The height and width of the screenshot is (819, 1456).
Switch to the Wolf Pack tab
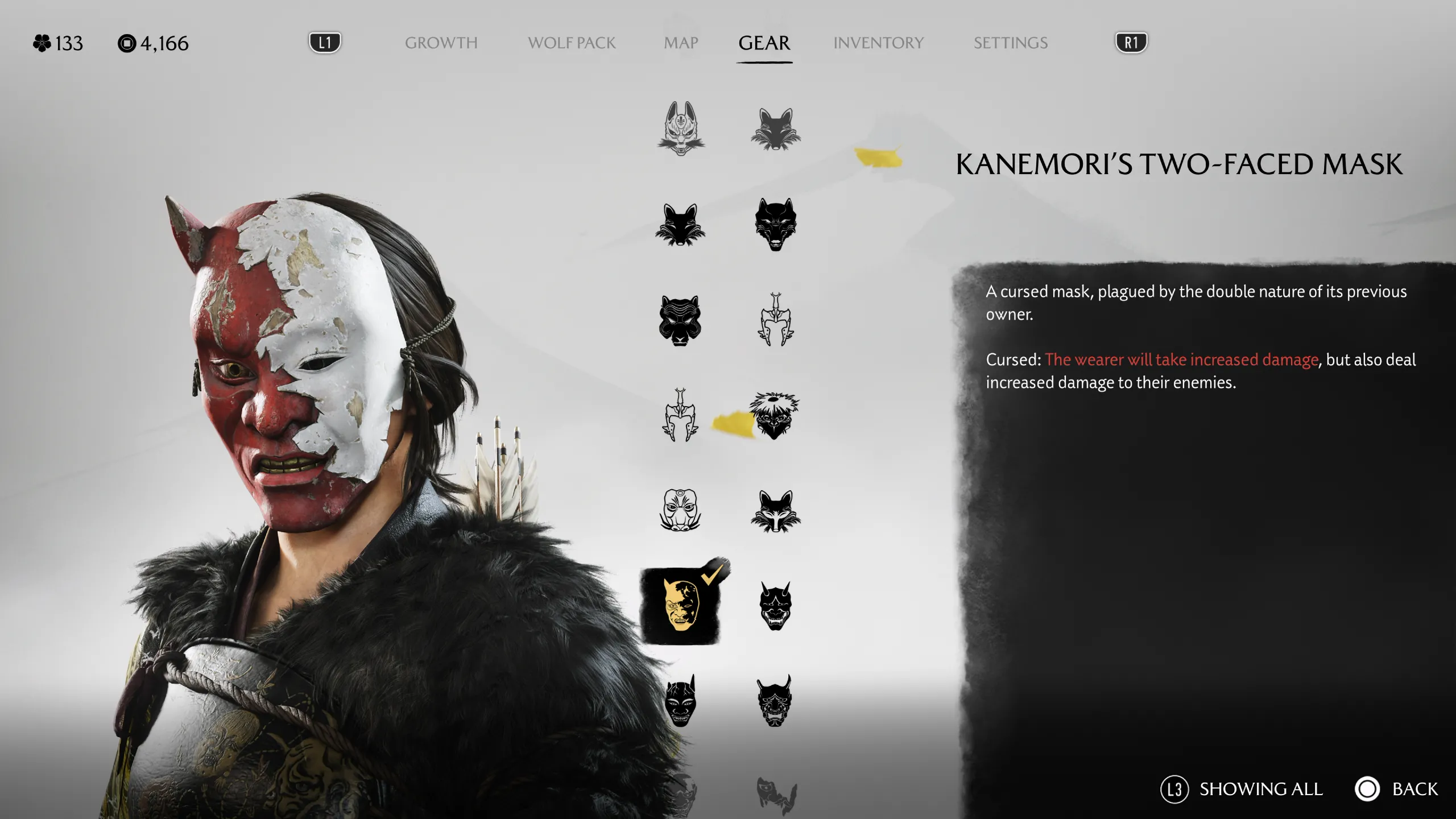tap(571, 43)
